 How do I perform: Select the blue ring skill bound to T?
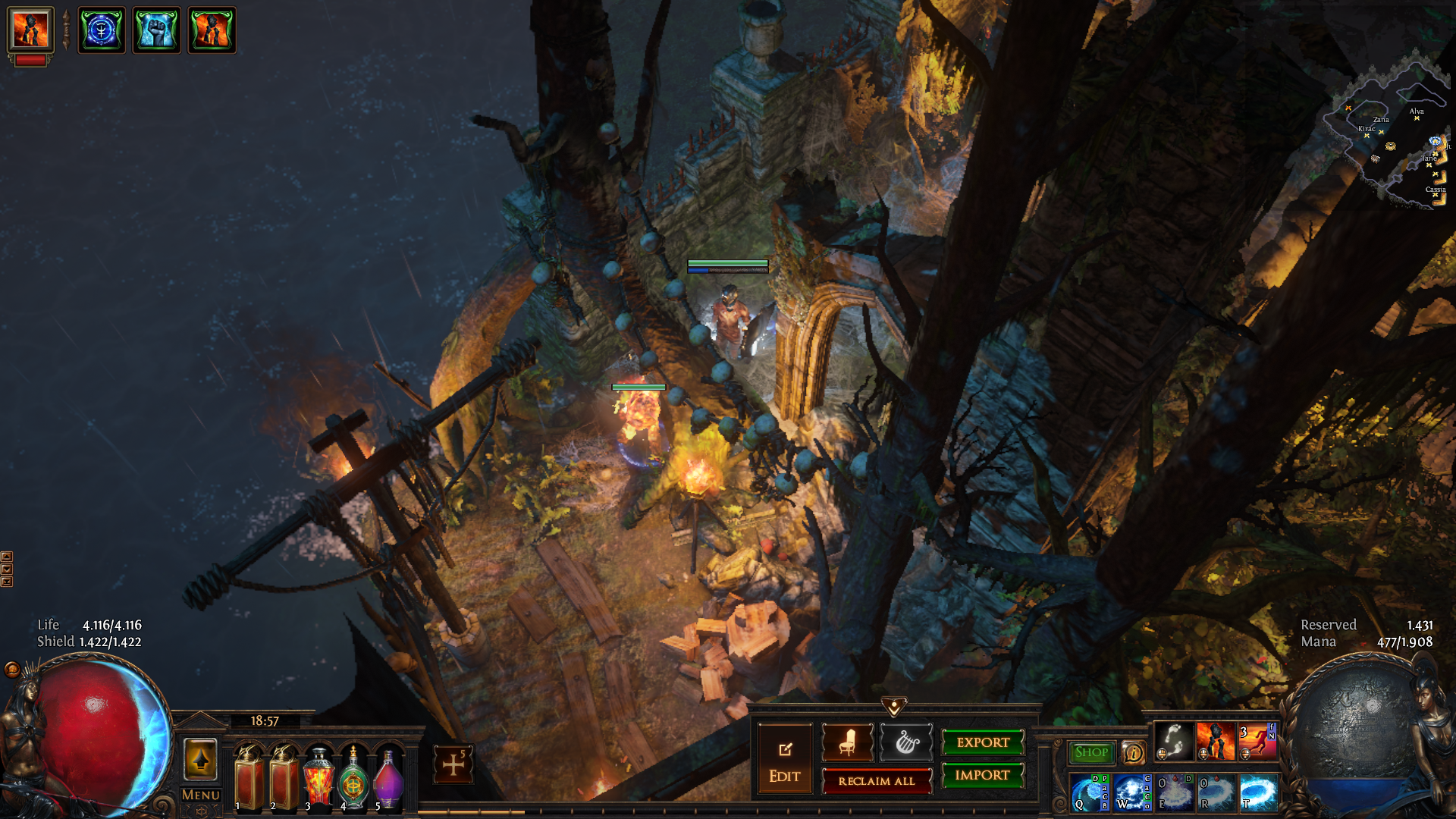pos(1259,792)
